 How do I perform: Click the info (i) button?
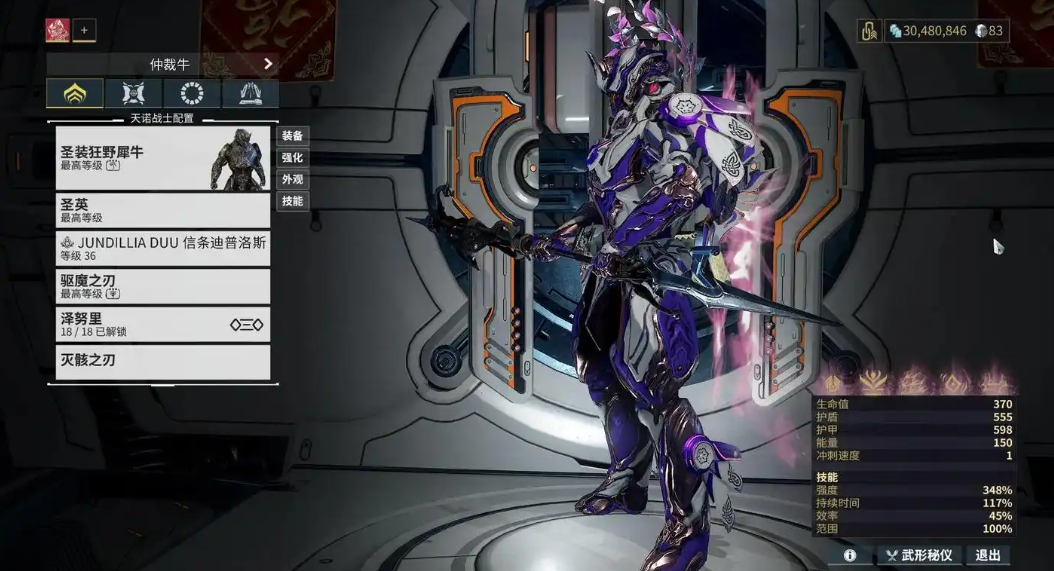(850, 555)
